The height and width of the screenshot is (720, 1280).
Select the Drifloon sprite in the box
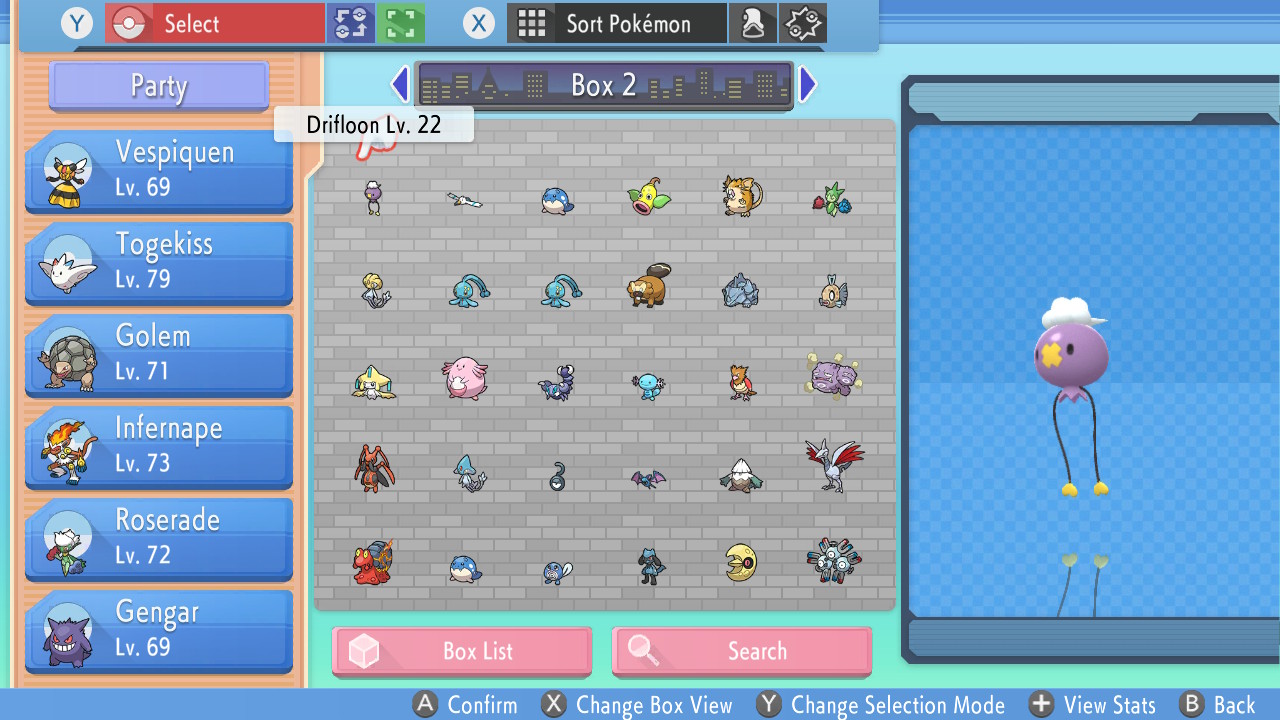[x=372, y=197]
